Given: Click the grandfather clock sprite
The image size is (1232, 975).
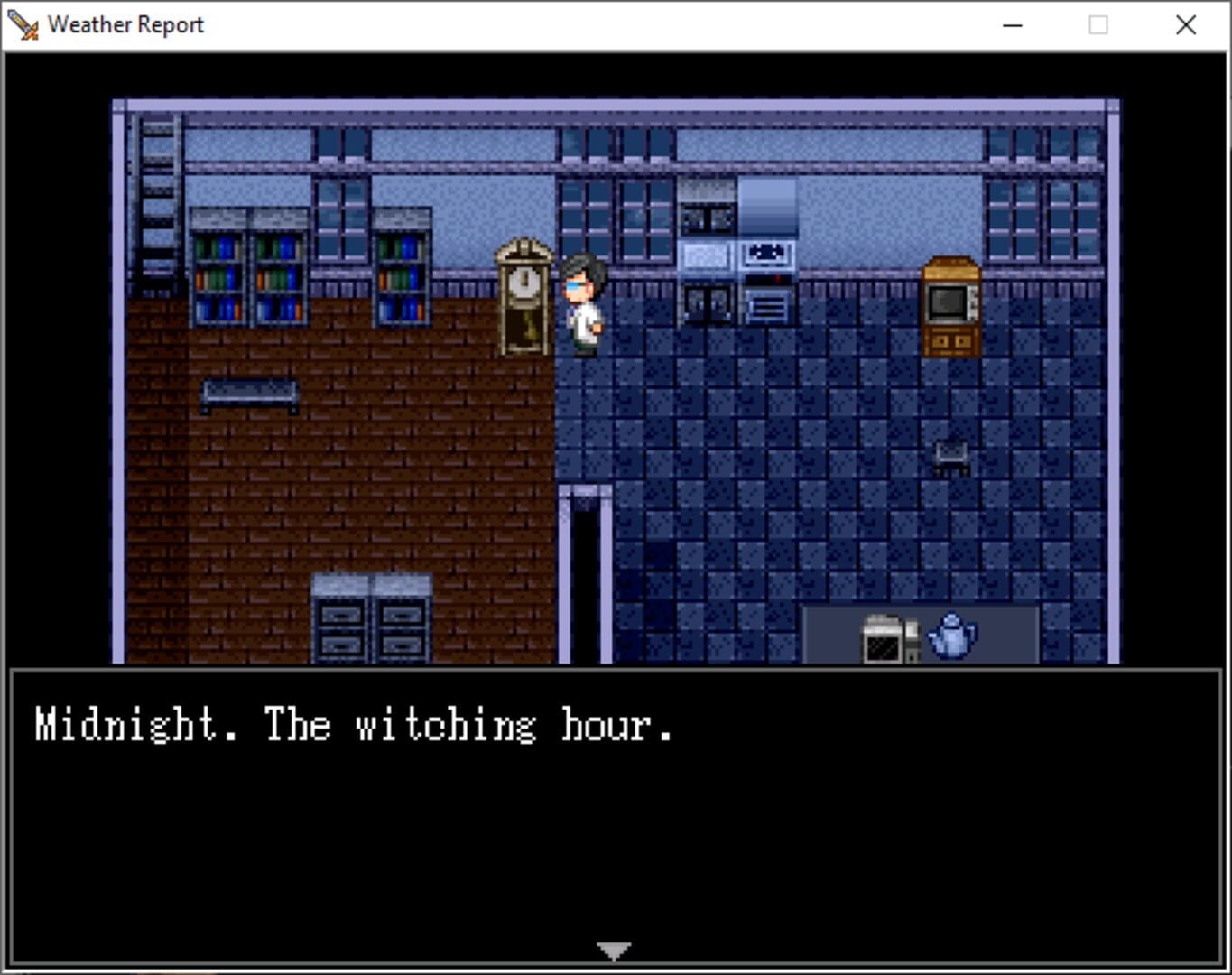Looking at the screenshot, I should click(x=522, y=298).
